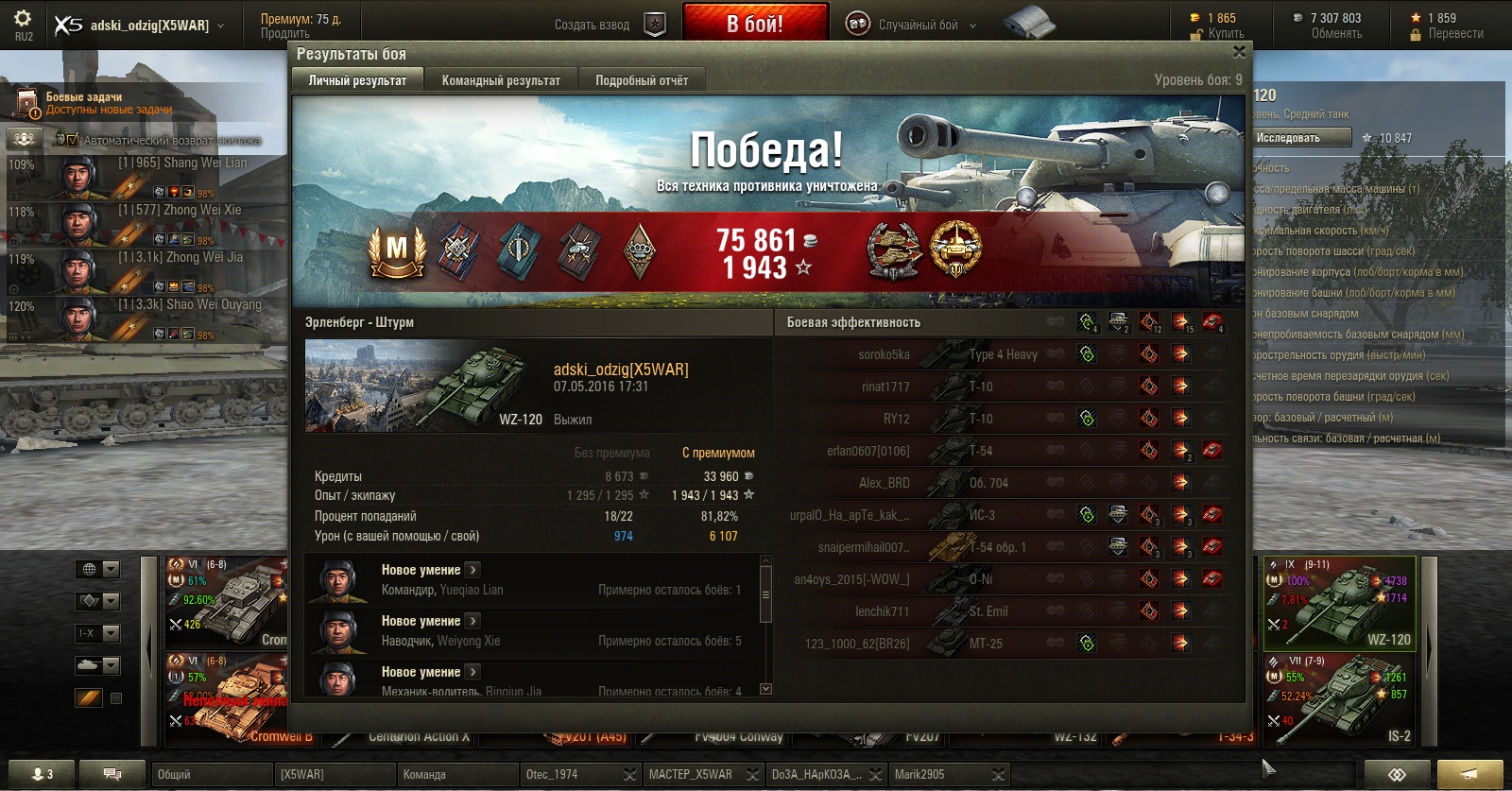Screen dimensions: 1512x791
Task: Click the Продлить premium link
Action: [x=285, y=34]
